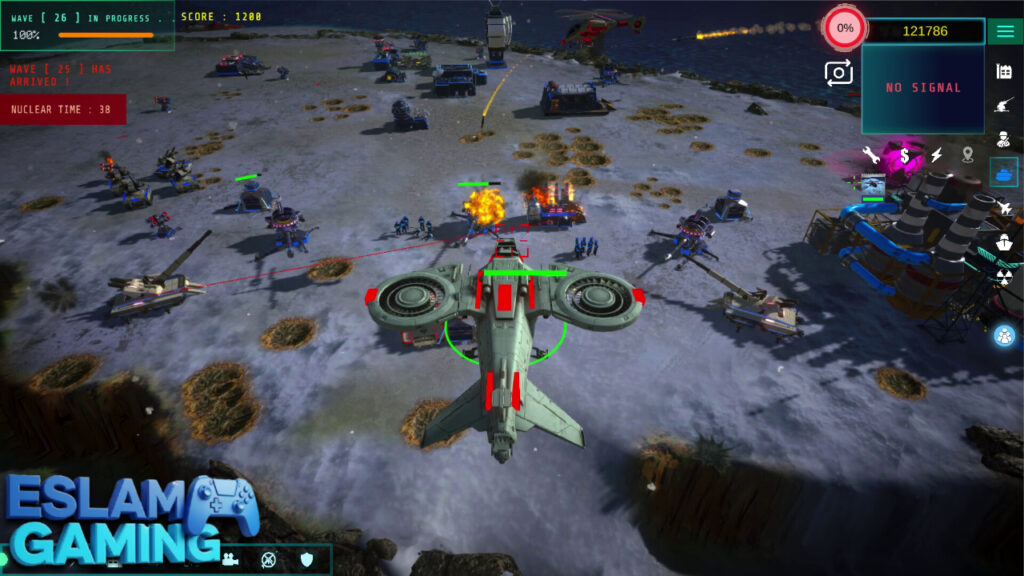Toggle the lightning bolt power tool

[x=937, y=155]
